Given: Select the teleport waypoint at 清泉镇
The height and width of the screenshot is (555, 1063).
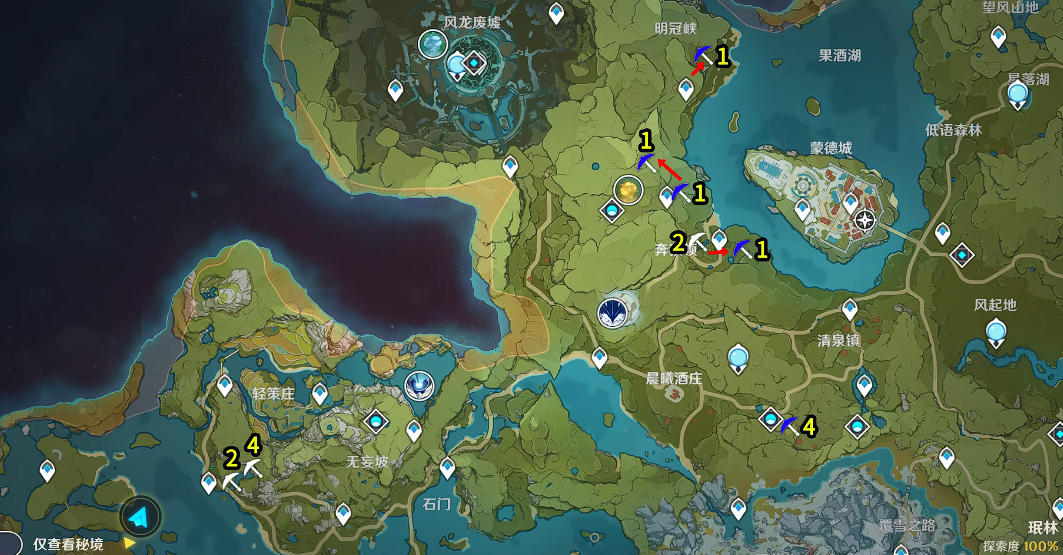Looking at the screenshot, I should (x=850, y=309).
